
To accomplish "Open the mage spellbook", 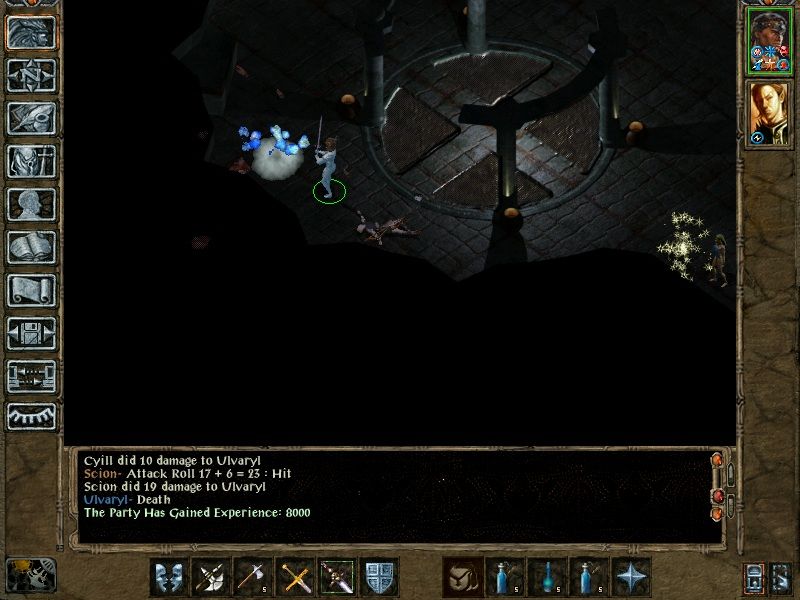I will pyautogui.click(x=31, y=247).
